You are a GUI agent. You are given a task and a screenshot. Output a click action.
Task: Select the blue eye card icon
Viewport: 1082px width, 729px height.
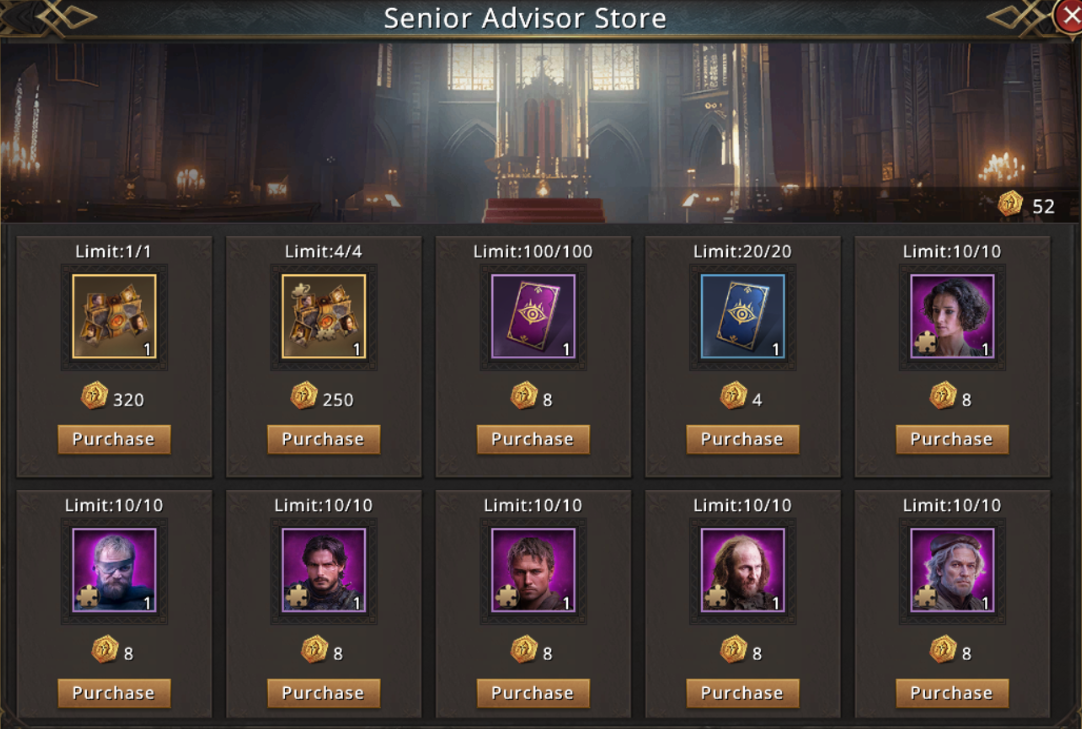point(742,316)
